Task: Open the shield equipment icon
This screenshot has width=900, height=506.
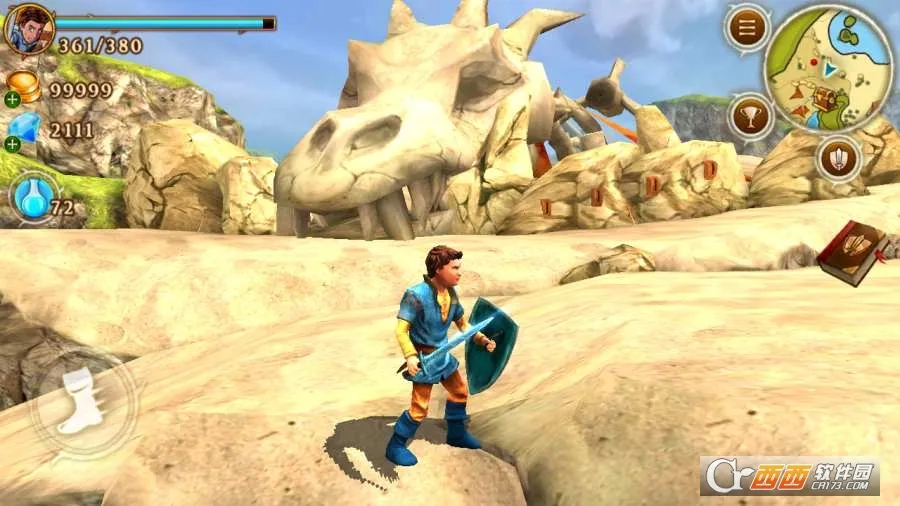Action: click(x=838, y=157)
